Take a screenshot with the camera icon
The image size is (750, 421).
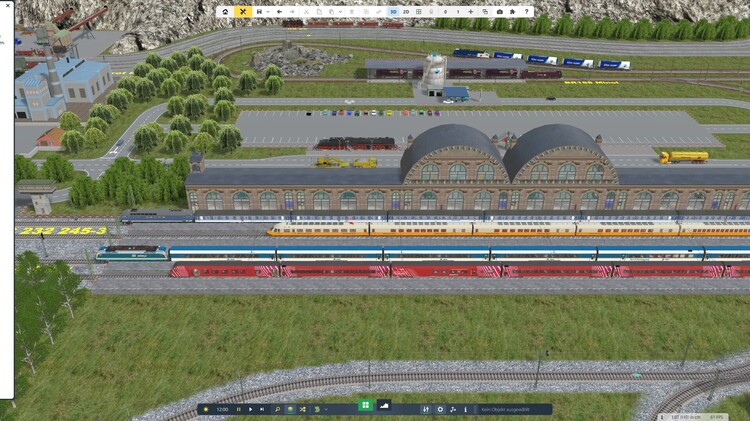click(499, 12)
